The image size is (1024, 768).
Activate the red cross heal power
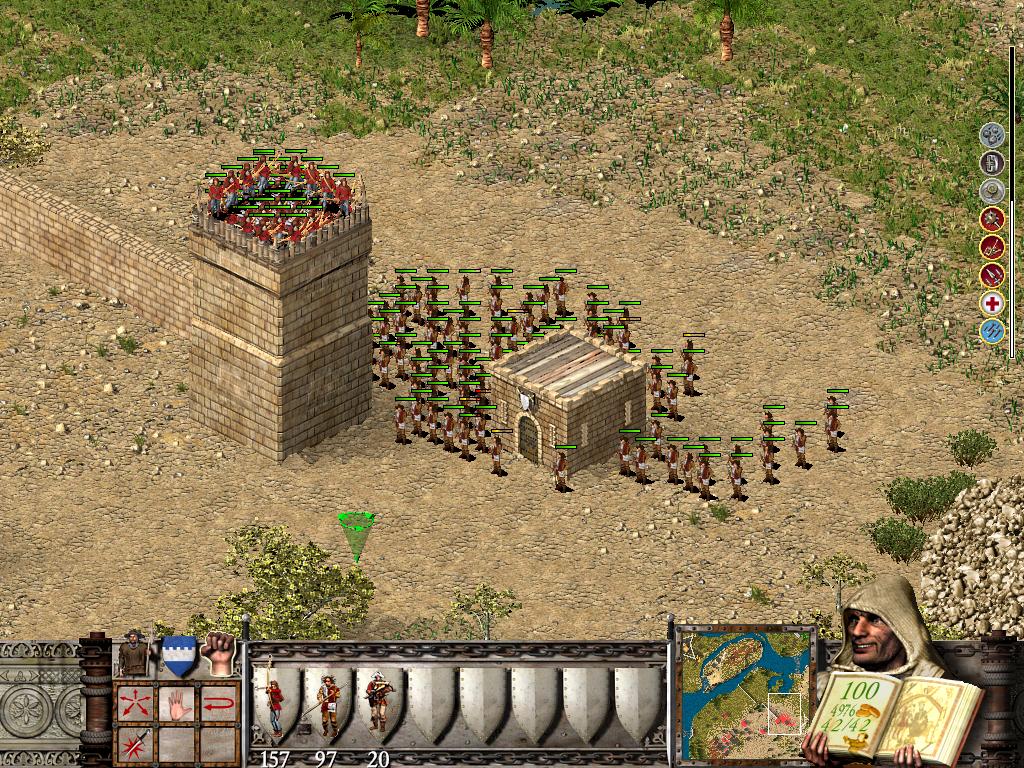(x=992, y=303)
